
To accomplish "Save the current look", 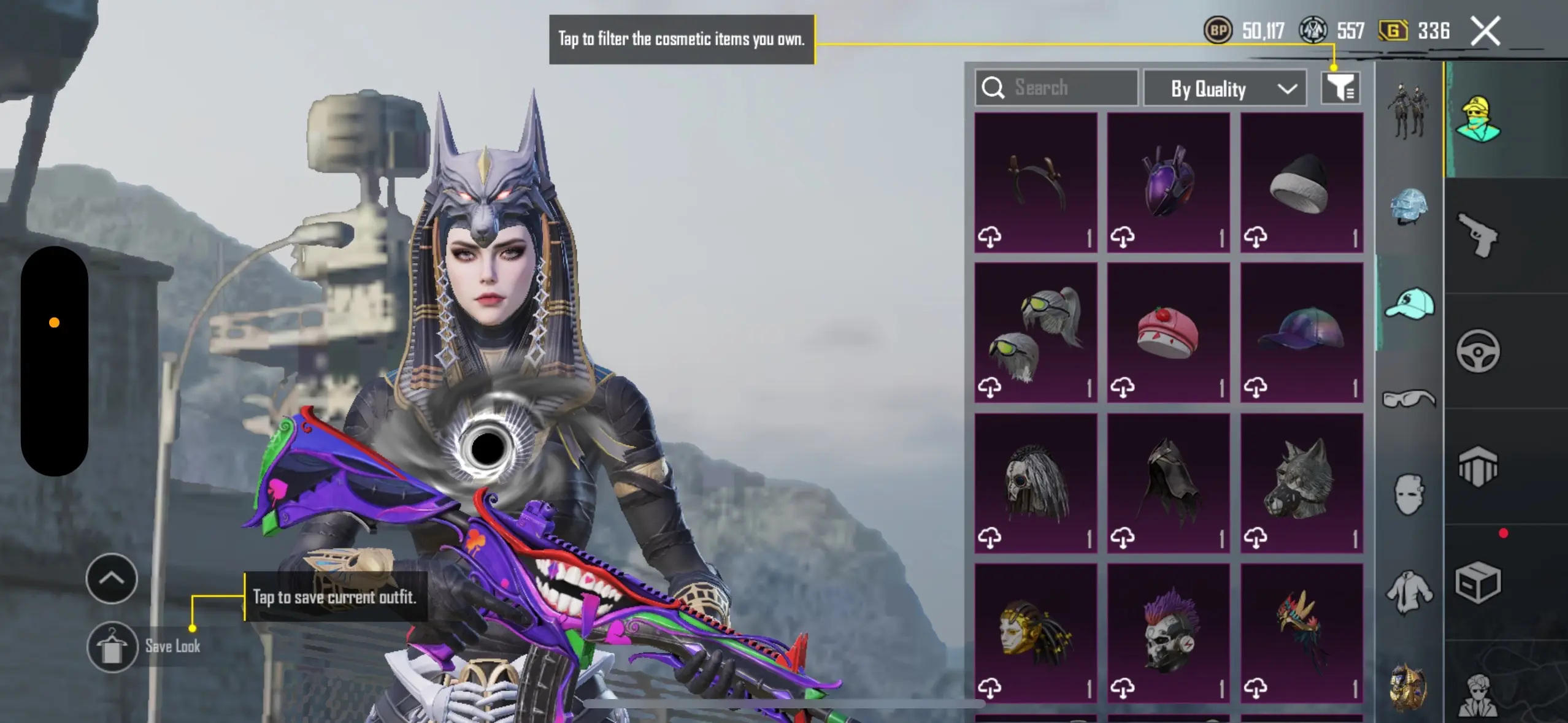I will pos(112,646).
